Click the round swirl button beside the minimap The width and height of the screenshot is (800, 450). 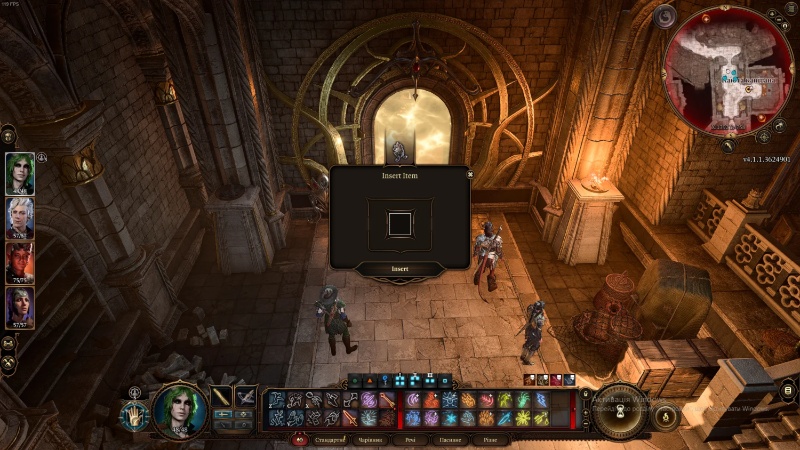[665, 17]
